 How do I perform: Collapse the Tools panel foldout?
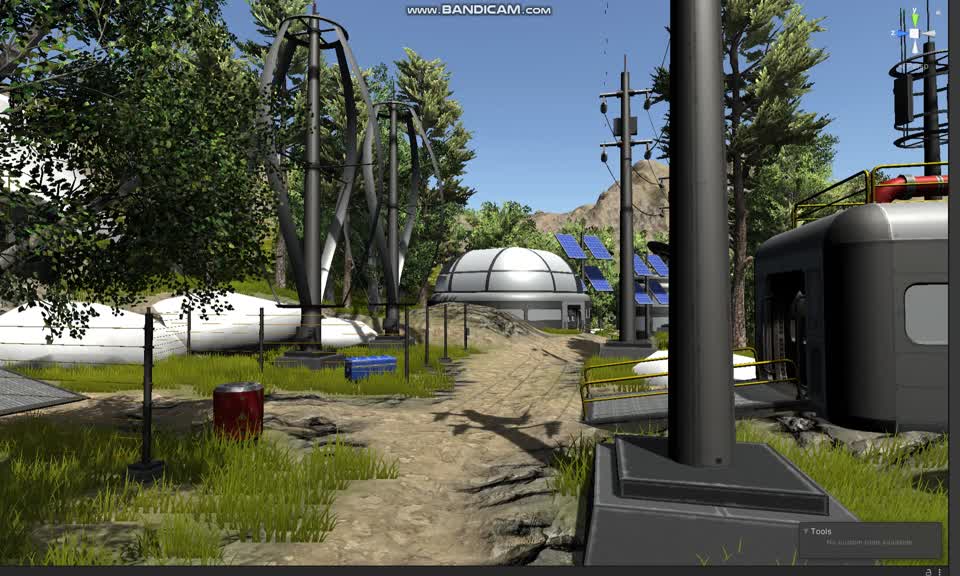(806, 532)
